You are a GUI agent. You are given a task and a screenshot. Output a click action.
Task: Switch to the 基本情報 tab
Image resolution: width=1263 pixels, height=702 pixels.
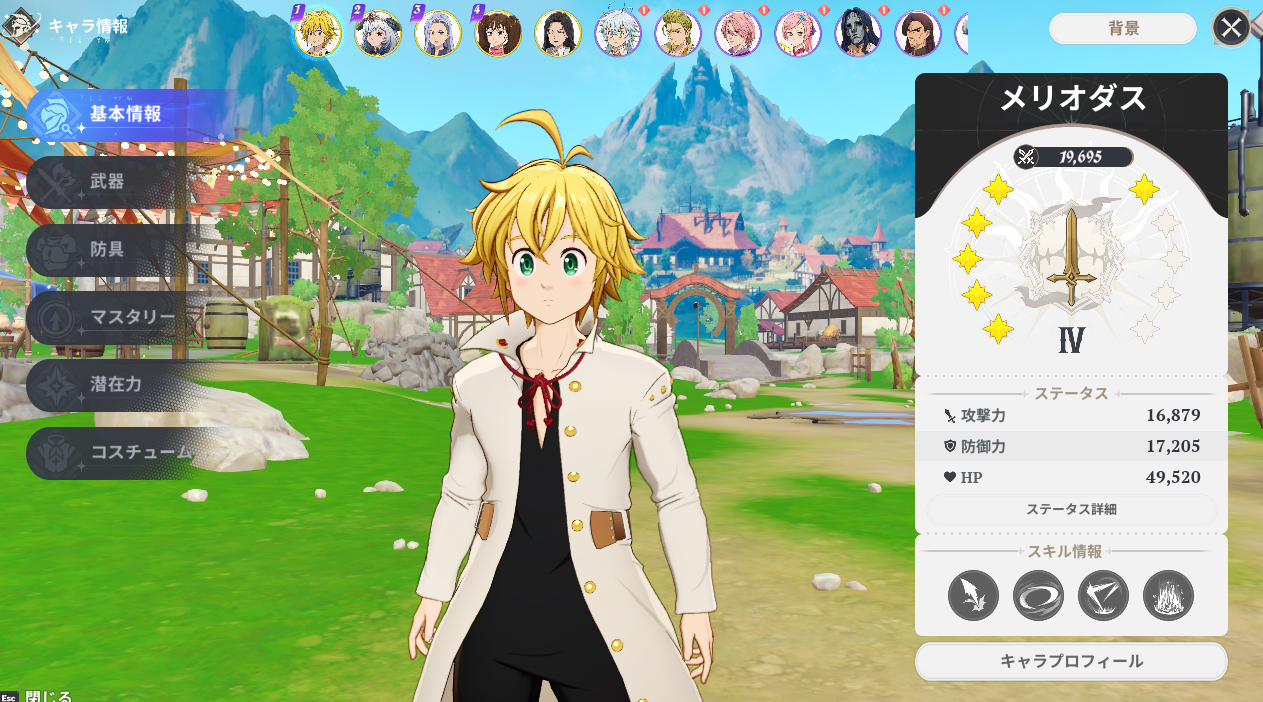point(125,114)
